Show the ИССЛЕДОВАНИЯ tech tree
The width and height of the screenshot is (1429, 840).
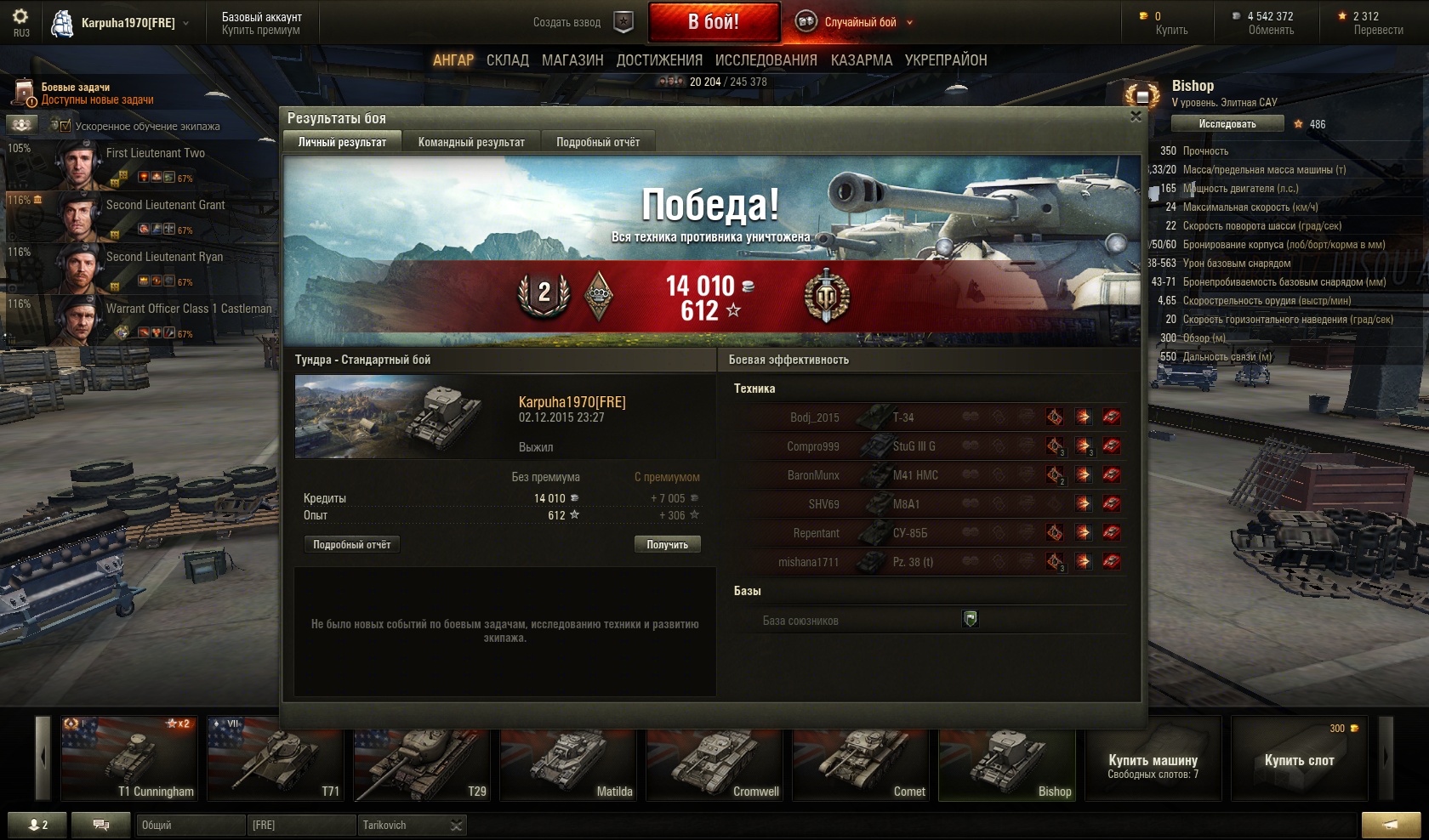[766, 60]
